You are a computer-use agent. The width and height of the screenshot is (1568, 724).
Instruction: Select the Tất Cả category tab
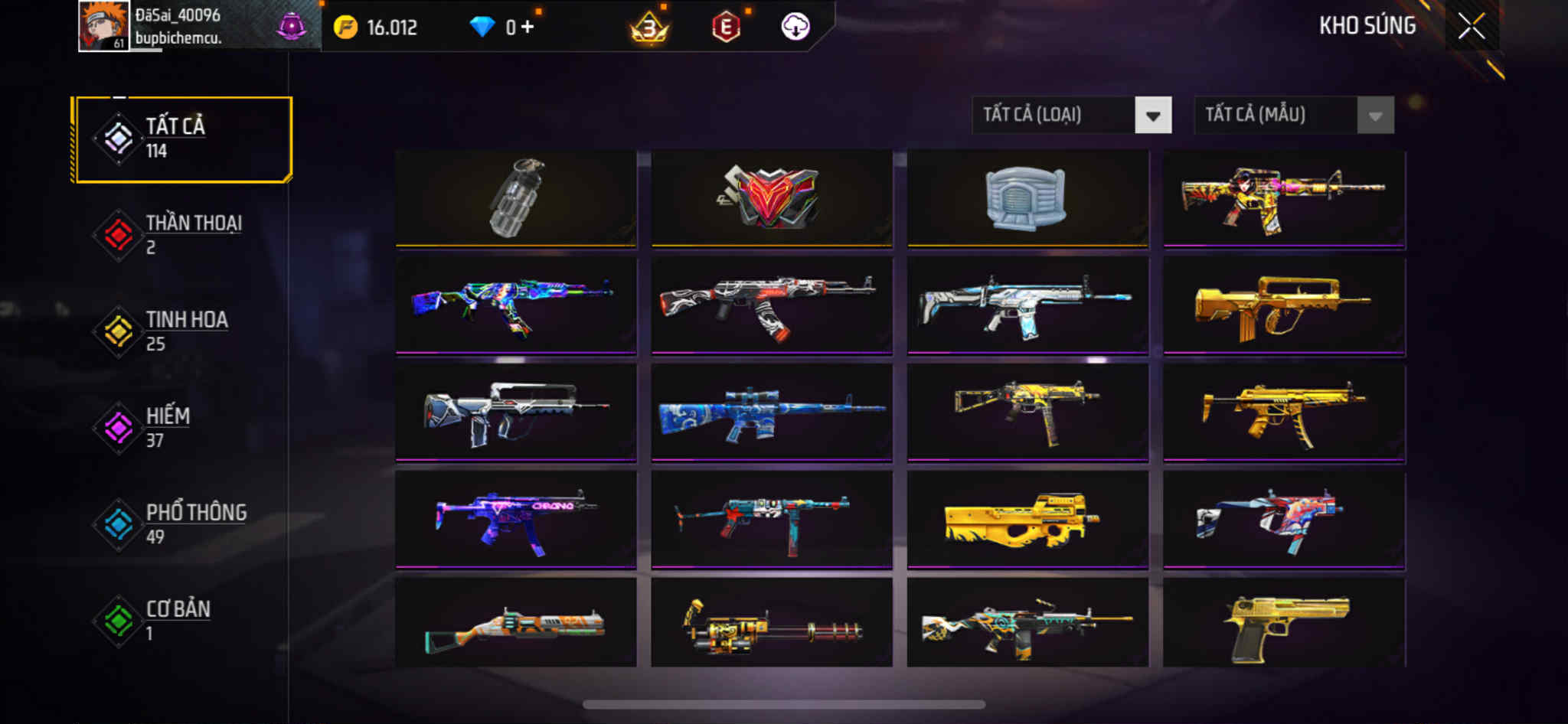click(183, 139)
